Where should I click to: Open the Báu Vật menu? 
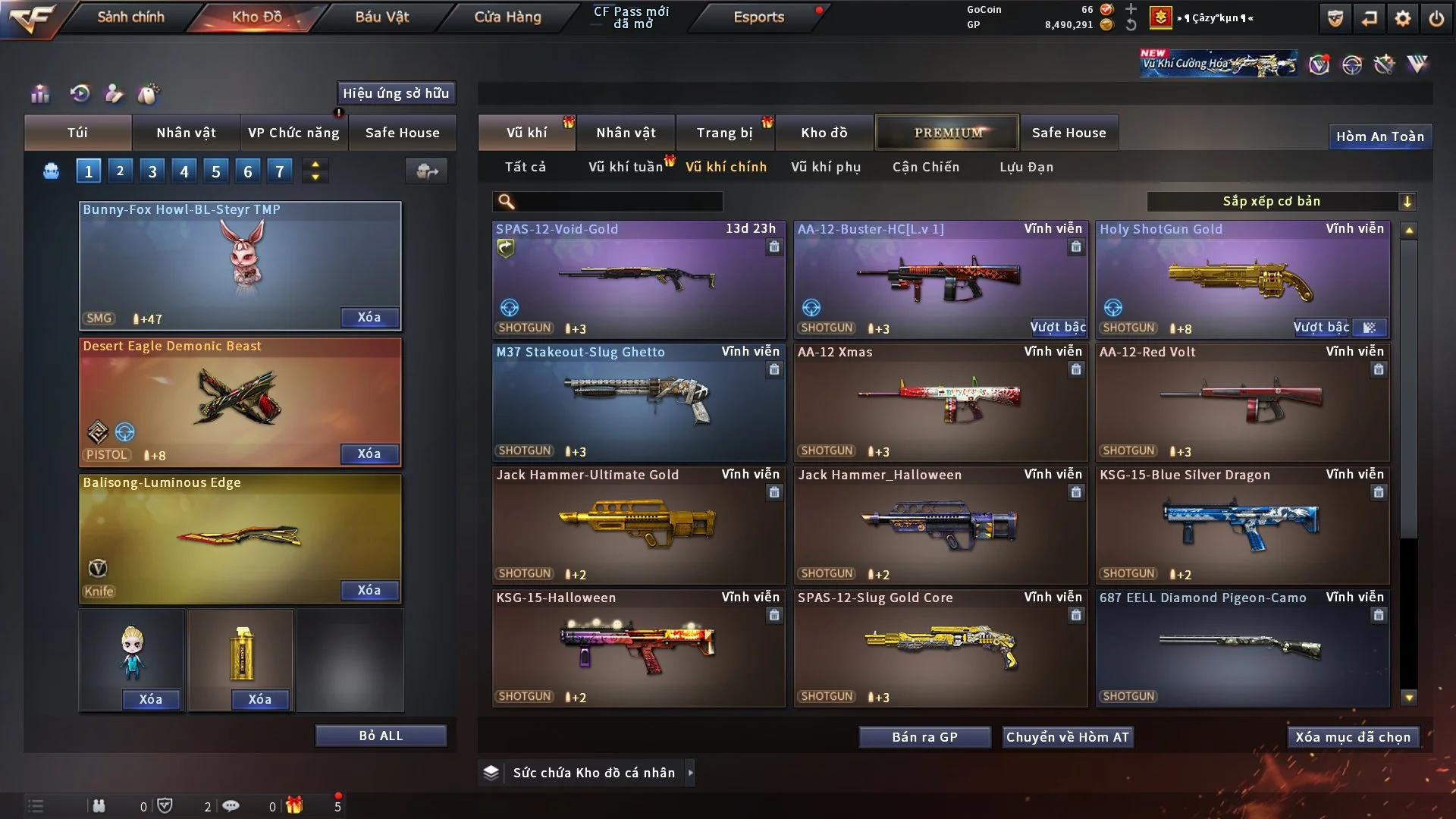[381, 17]
